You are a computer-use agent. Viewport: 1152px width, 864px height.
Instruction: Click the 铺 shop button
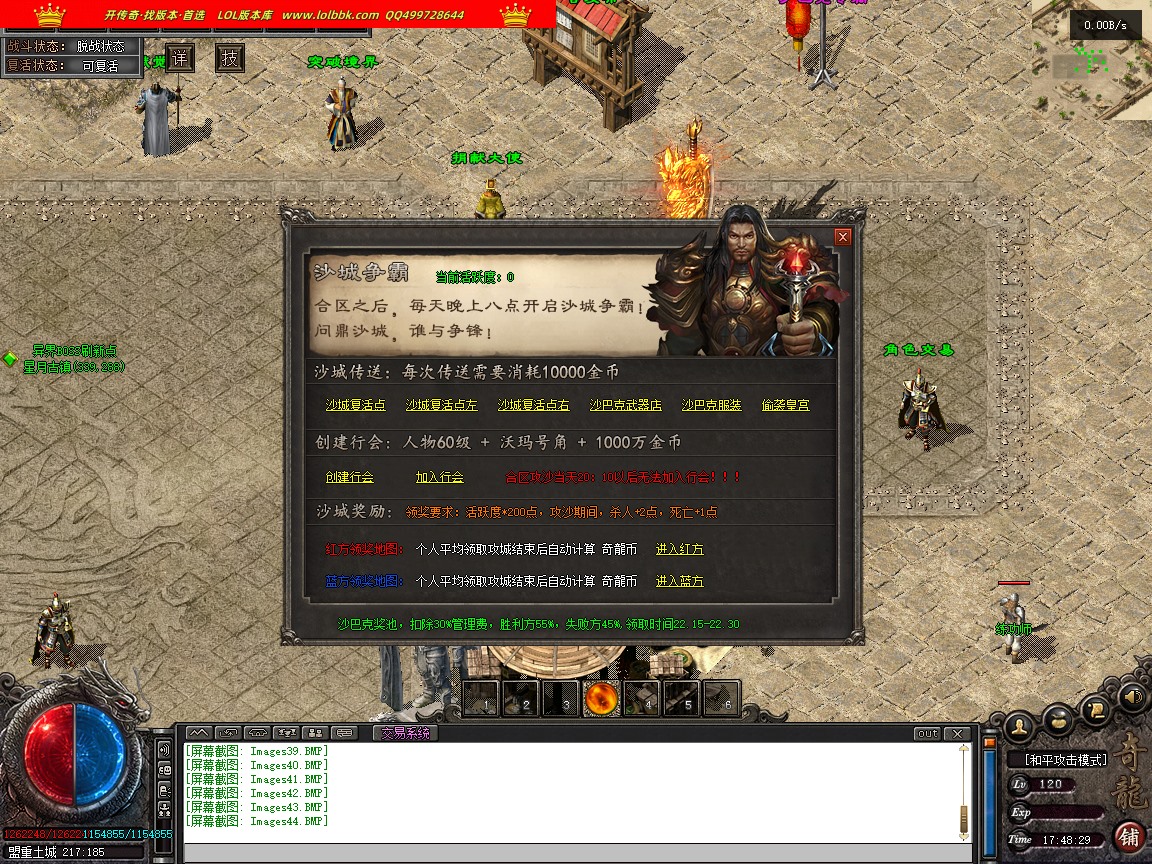1129,836
